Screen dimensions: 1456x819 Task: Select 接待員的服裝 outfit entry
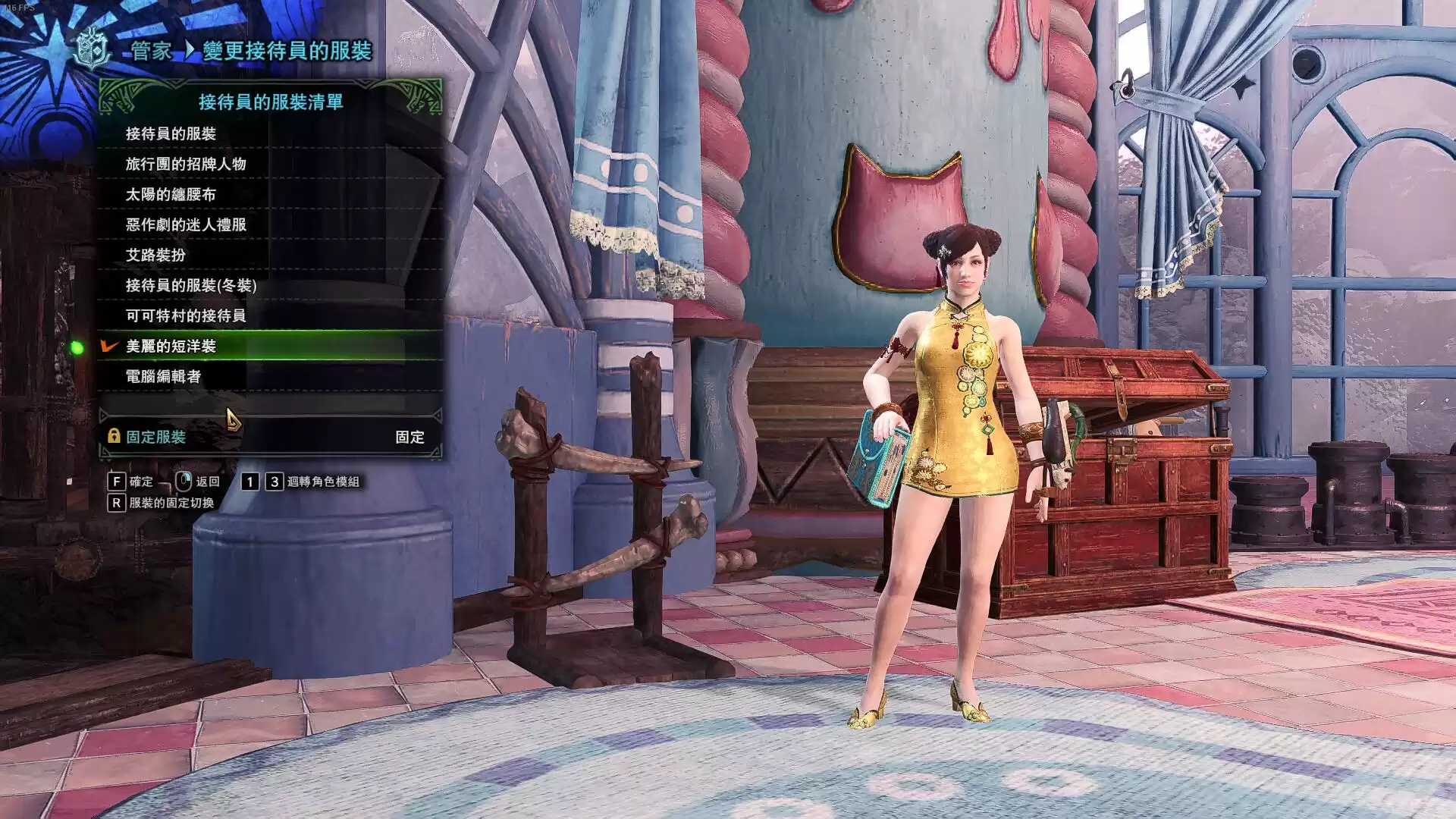coord(171,133)
